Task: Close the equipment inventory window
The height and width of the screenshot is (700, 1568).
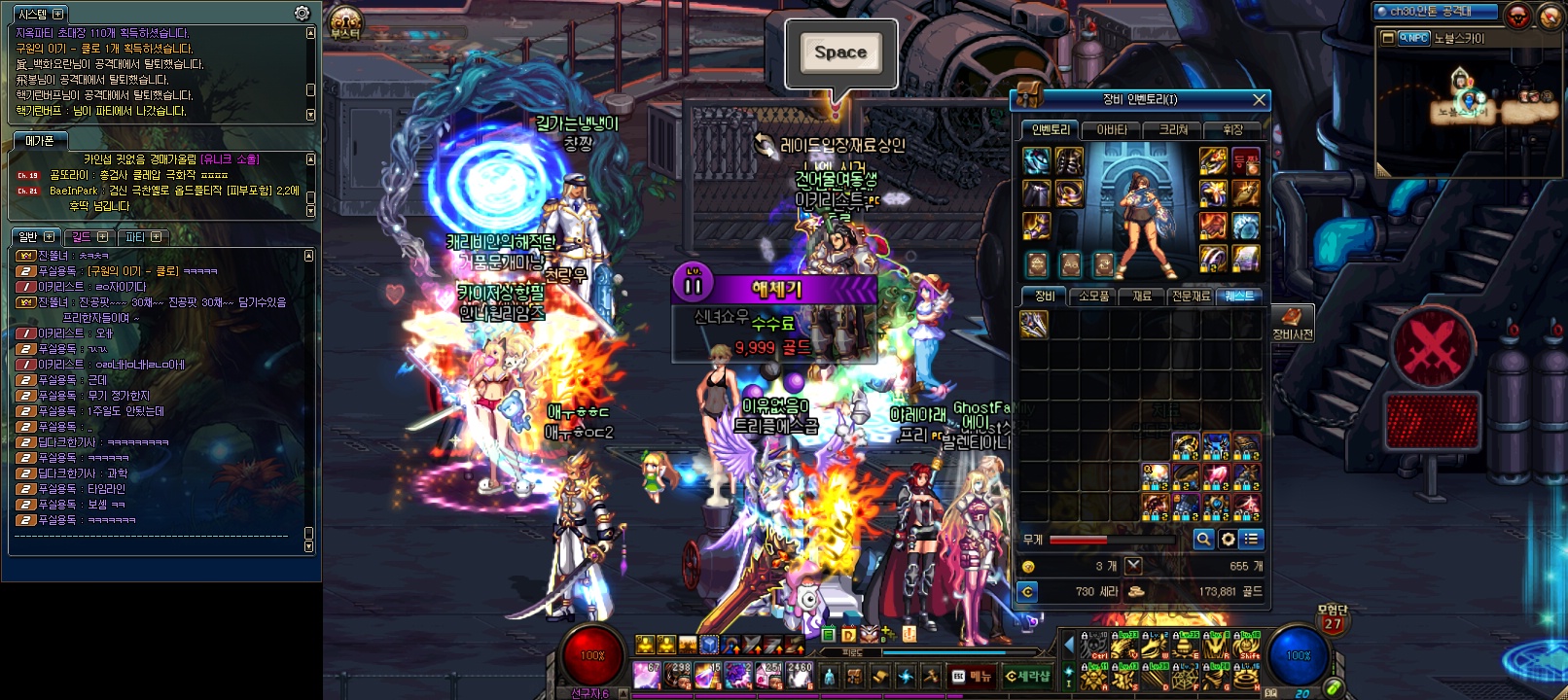Action: tap(1259, 99)
